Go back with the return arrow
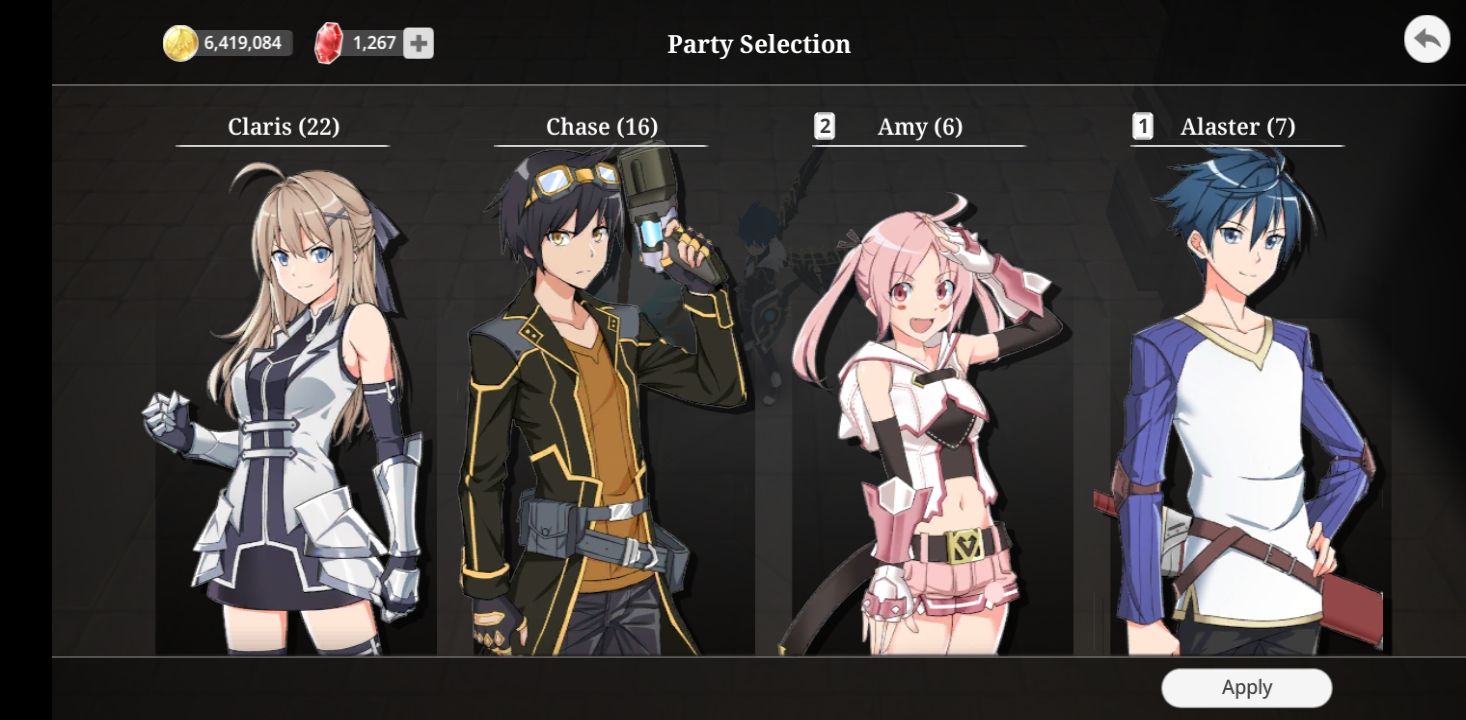Viewport: 1466px width, 720px height. pos(1426,41)
